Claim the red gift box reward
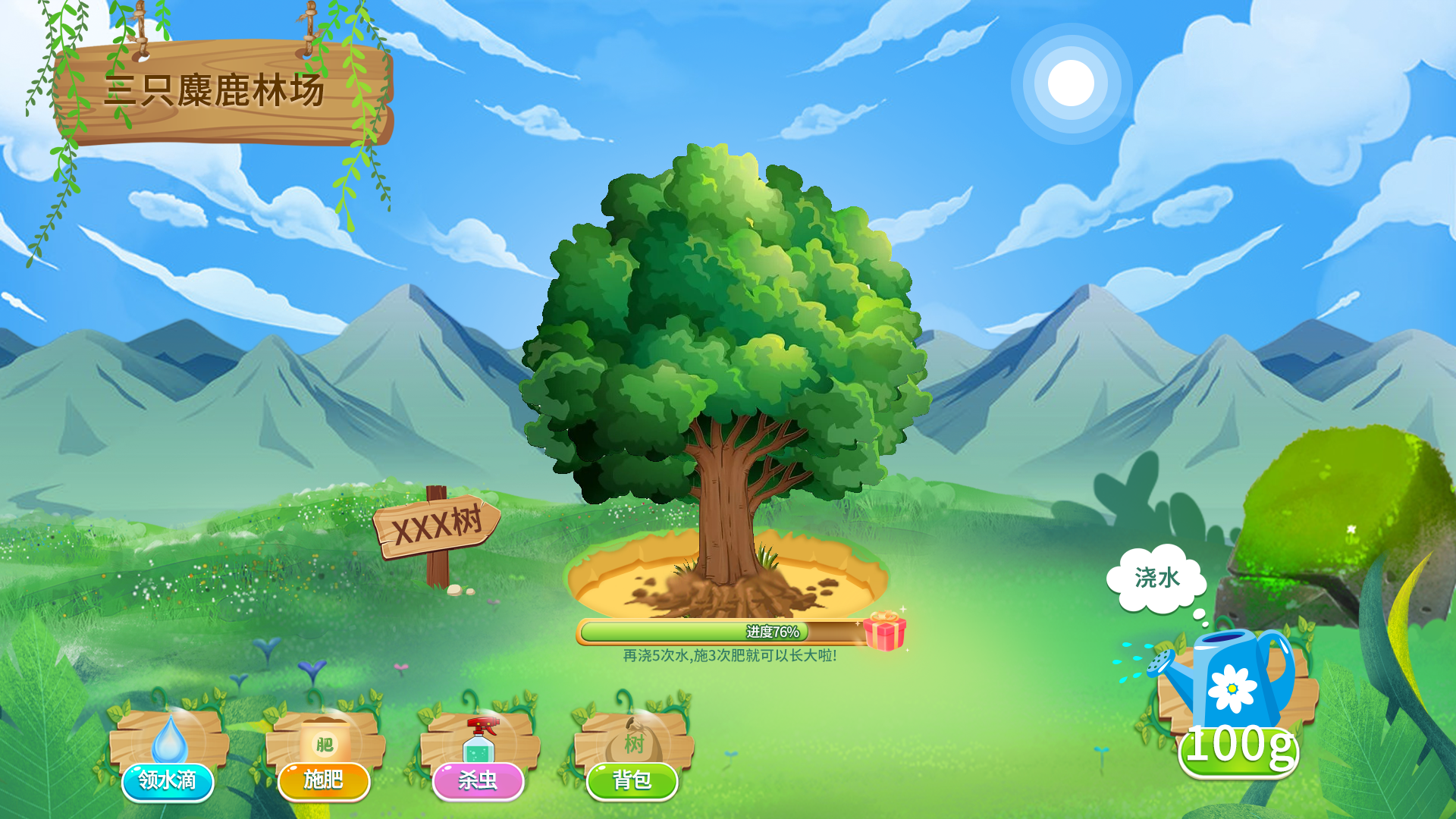Screen dimensions: 1456x819 coord(884,630)
